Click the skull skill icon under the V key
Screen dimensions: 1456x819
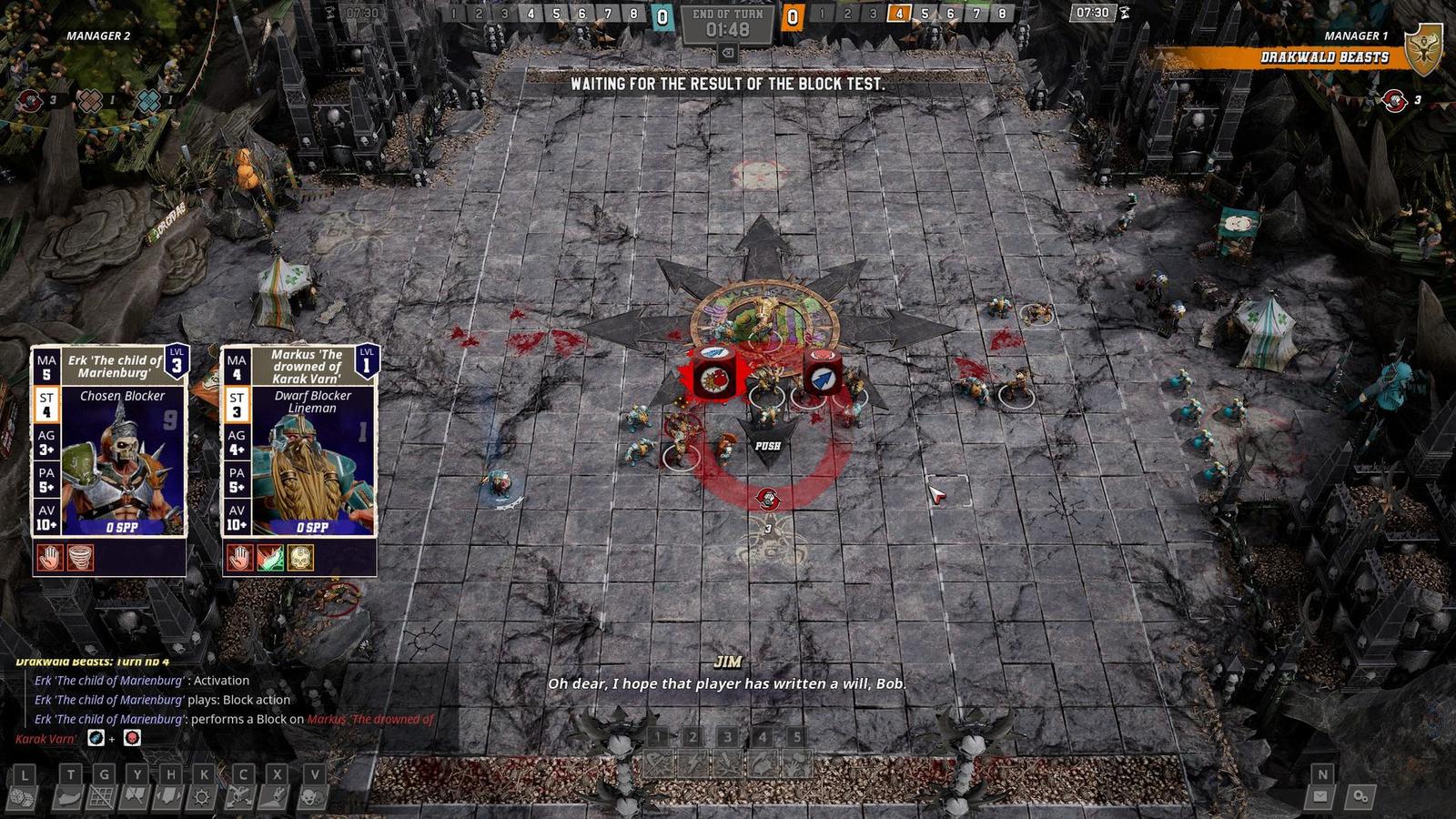pyautogui.click(x=315, y=797)
